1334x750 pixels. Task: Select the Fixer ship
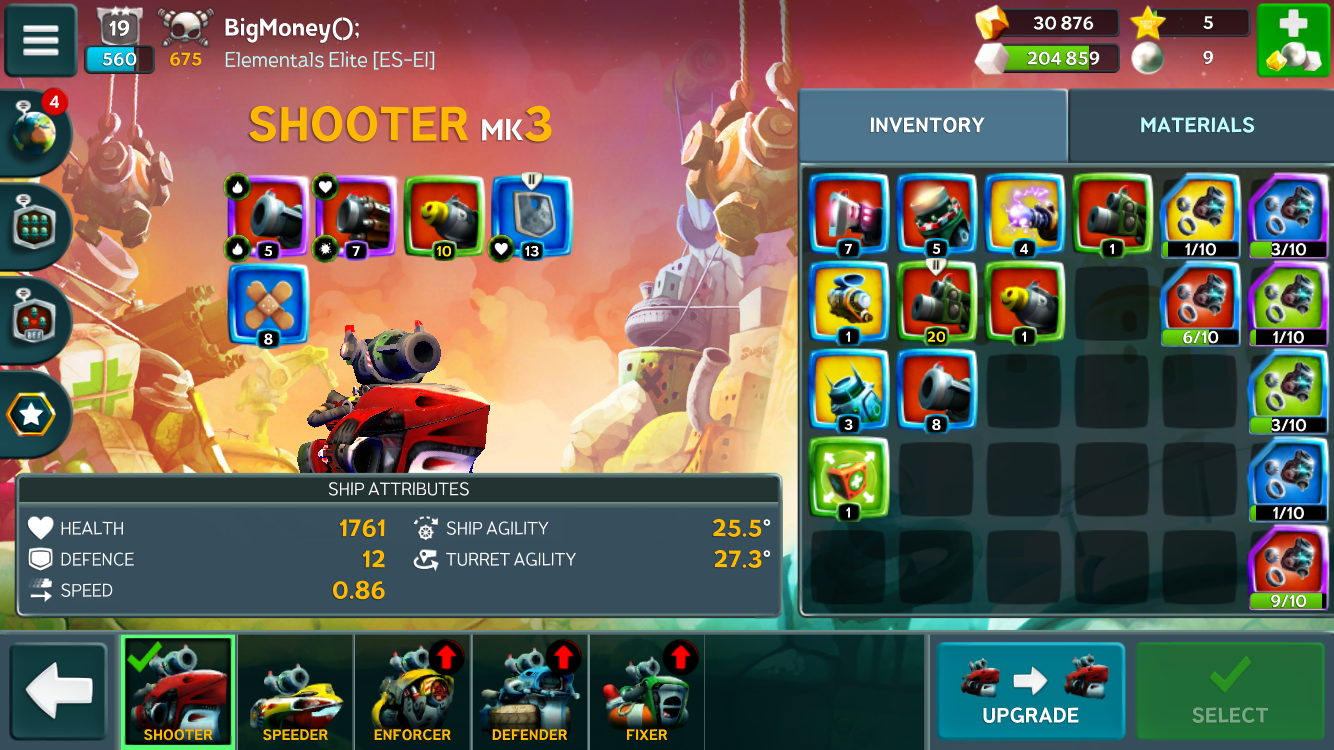[x=646, y=691]
